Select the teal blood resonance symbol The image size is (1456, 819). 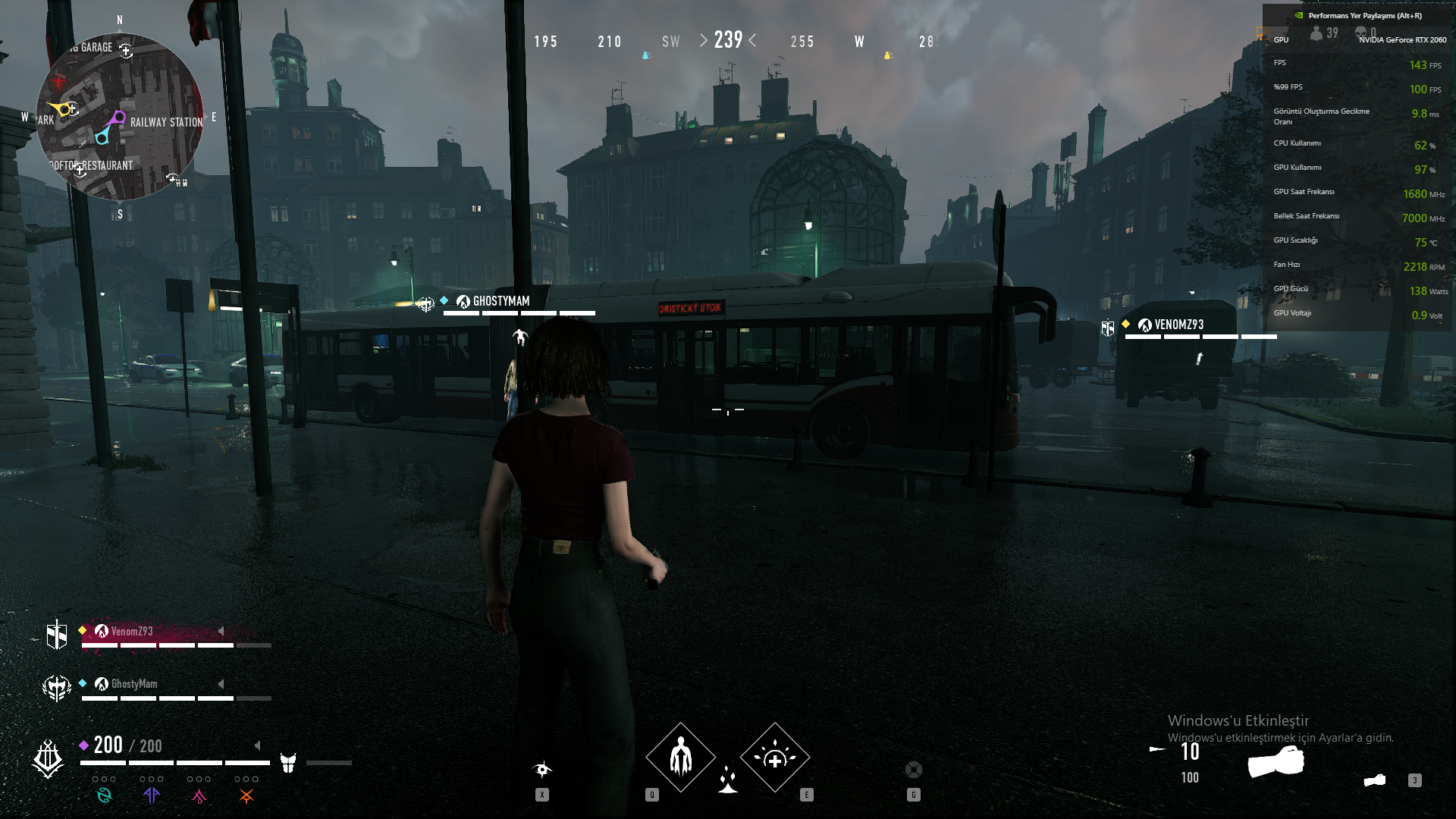coord(104,795)
